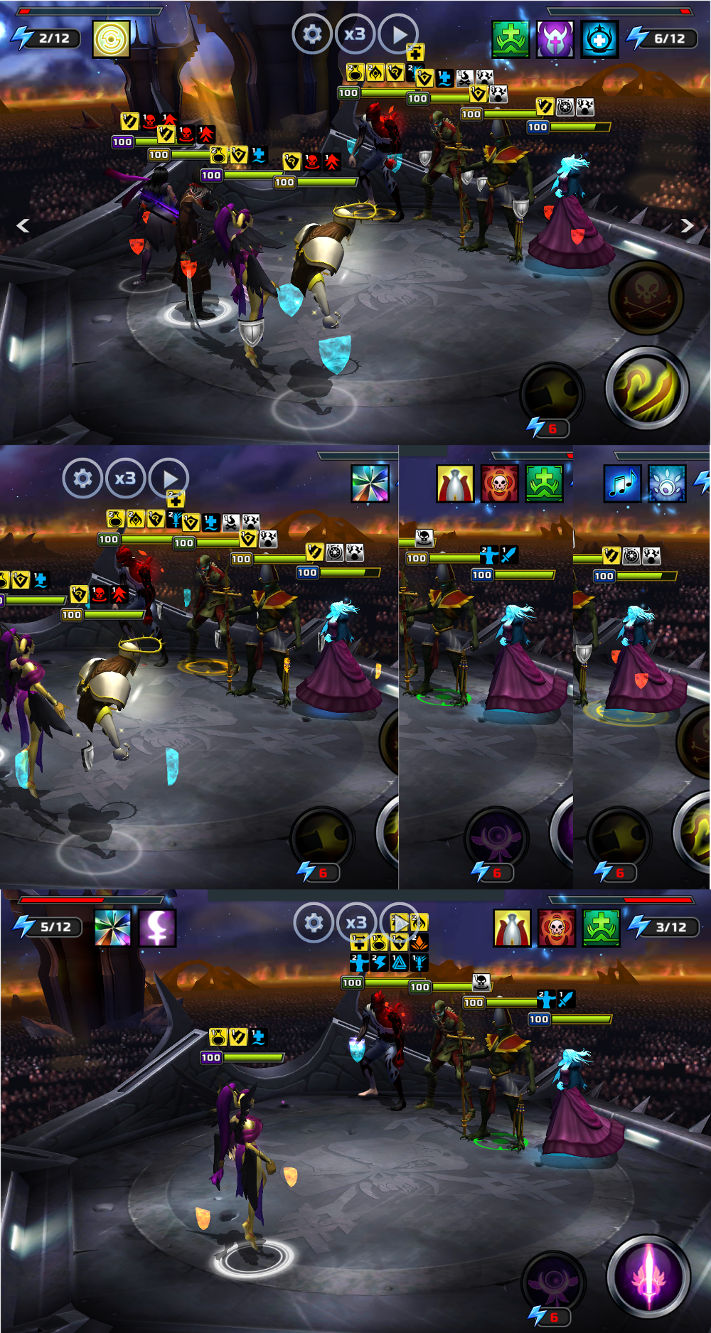The image size is (711, 1333).
Task: Select the purple crescent moon skill icon
Action: 157,928
